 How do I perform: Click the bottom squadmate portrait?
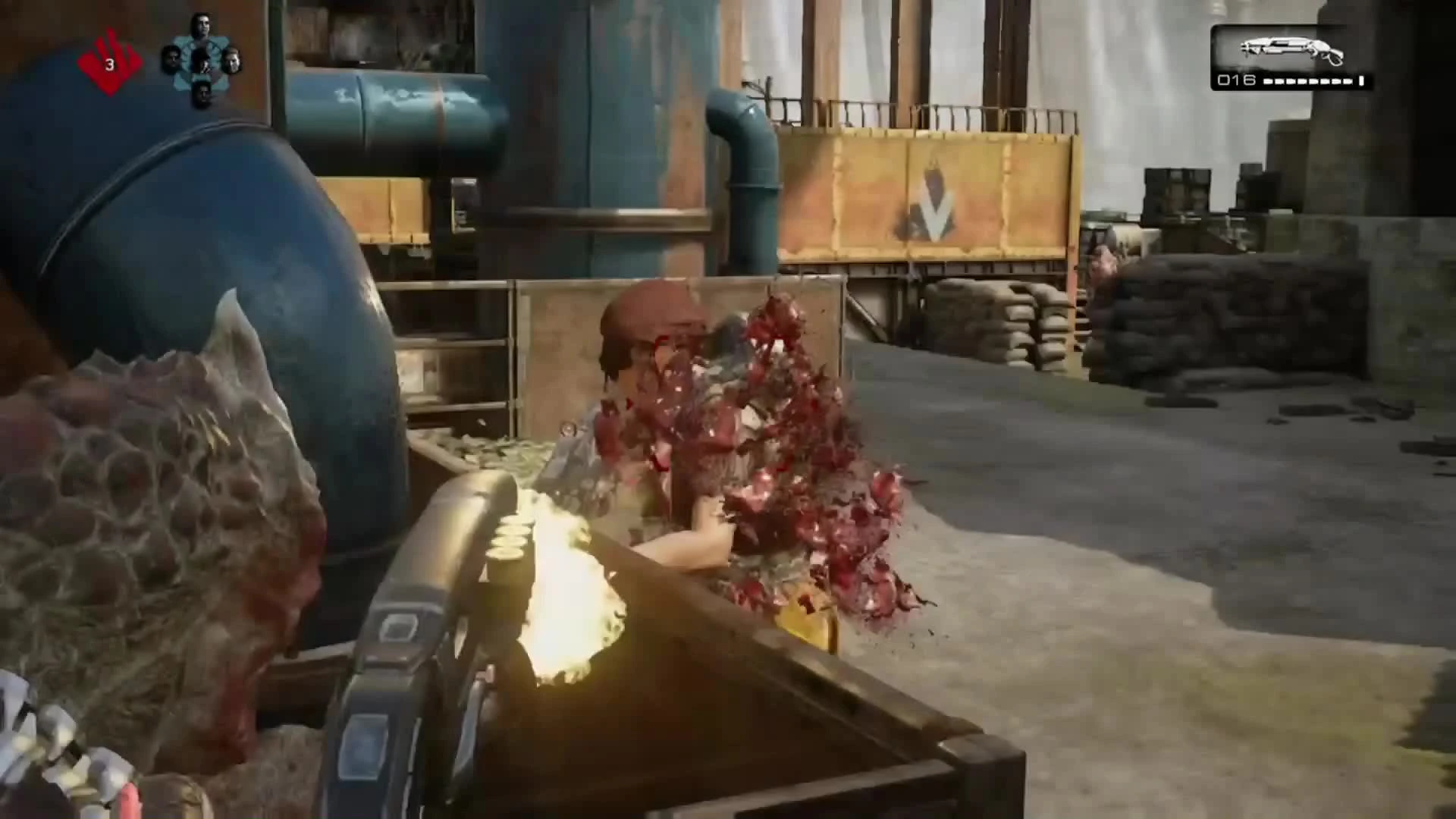[205, 93]
